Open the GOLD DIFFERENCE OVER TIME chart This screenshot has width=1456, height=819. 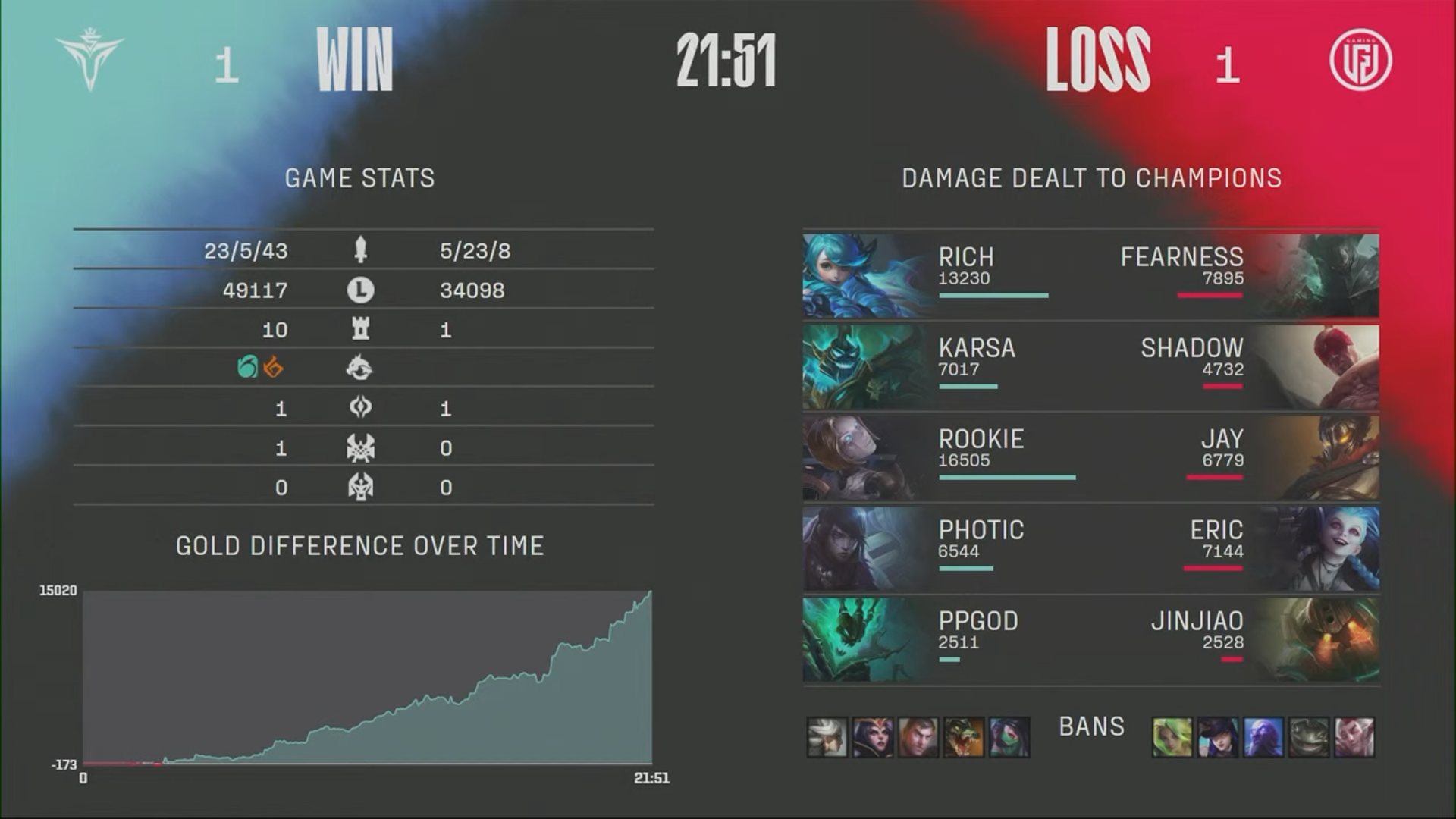pyautogui.click(x=359, y=546)
